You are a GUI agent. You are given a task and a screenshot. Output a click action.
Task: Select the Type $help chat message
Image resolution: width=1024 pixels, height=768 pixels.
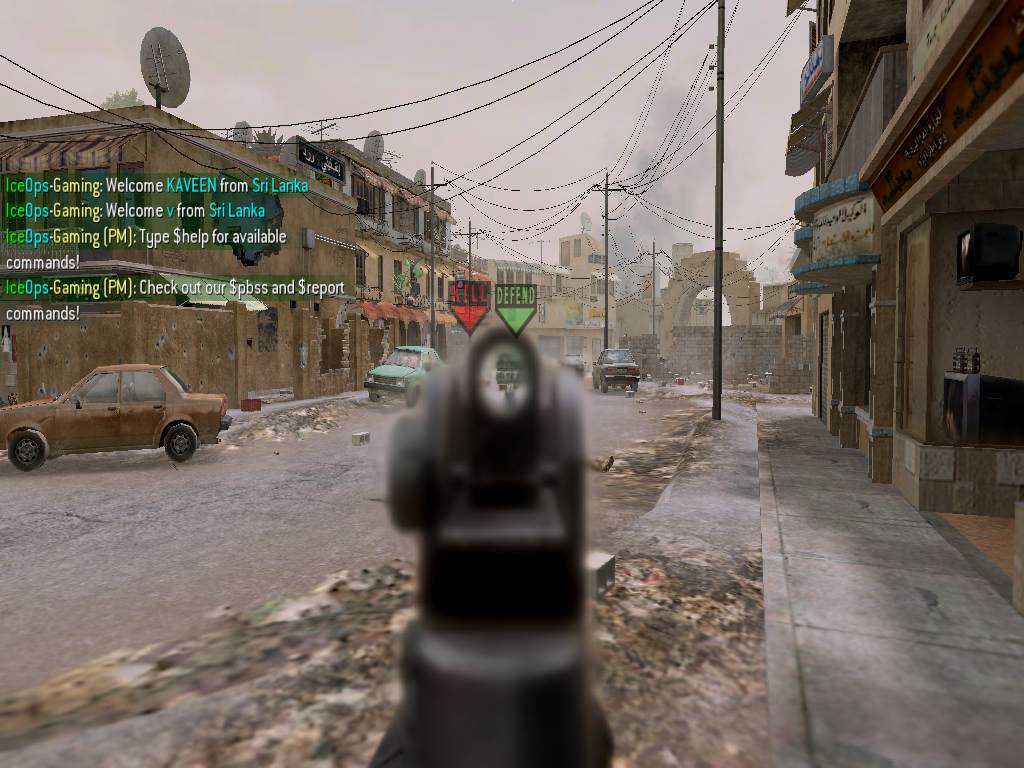(146, 249)
